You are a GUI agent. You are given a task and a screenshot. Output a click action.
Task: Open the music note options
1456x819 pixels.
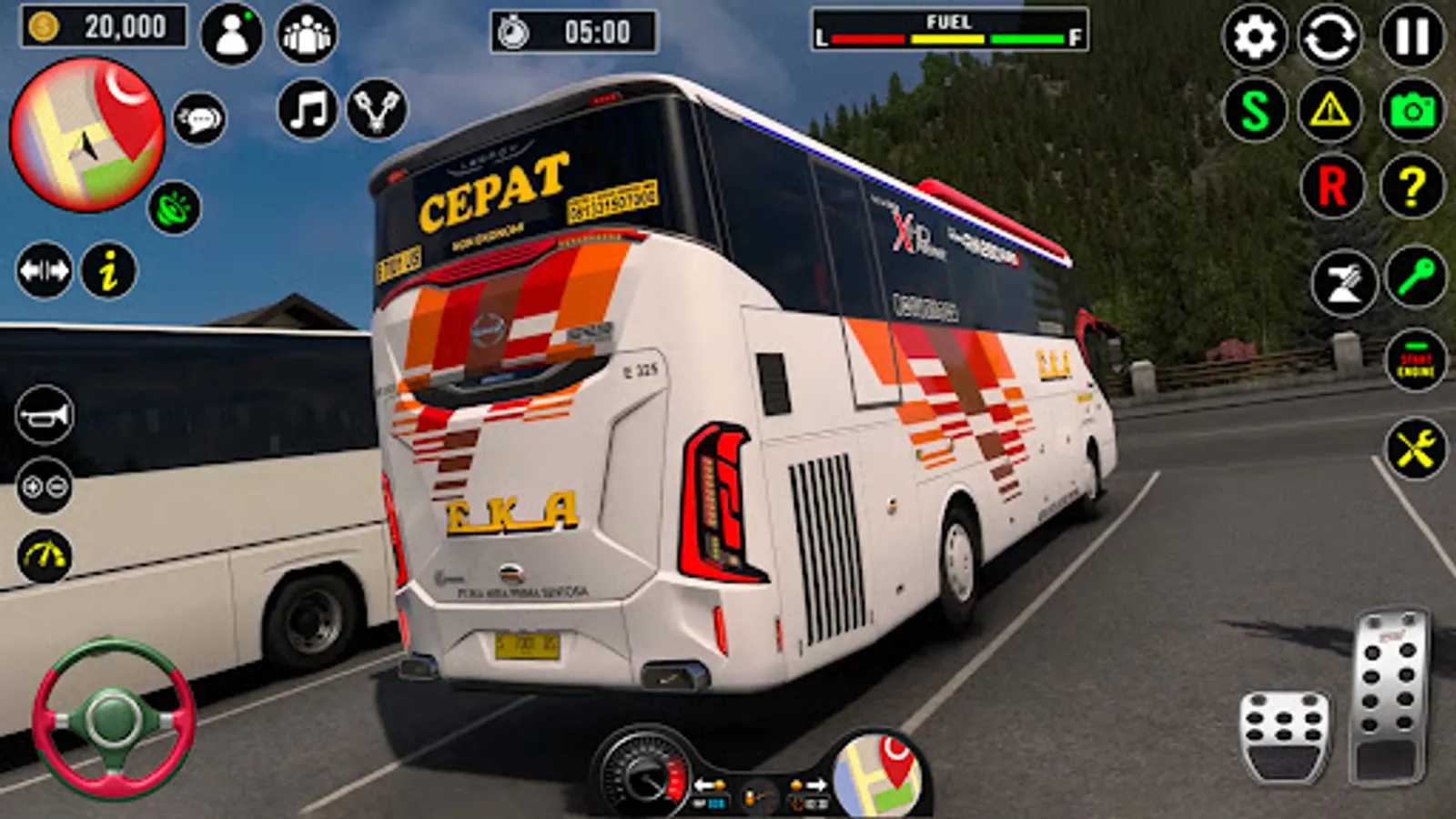(x=308, y=110)
